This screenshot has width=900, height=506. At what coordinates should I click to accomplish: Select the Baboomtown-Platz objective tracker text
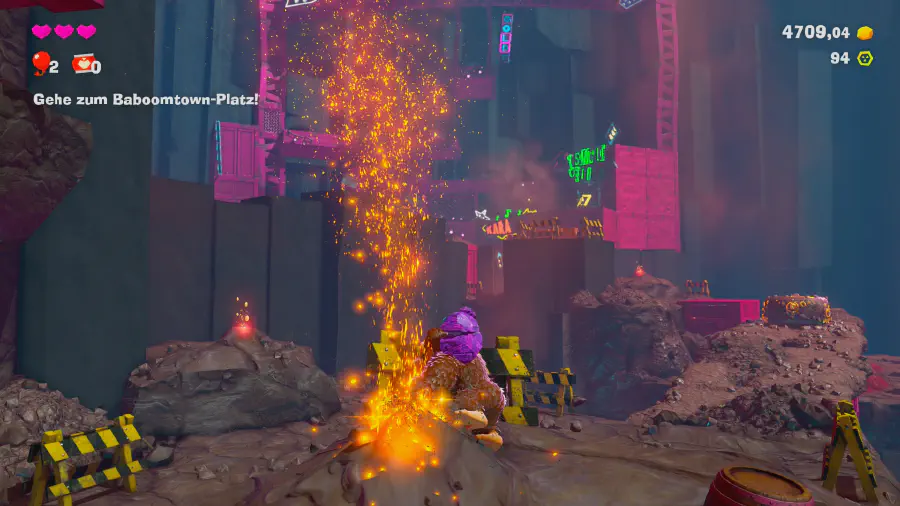(x=145, y=99)
